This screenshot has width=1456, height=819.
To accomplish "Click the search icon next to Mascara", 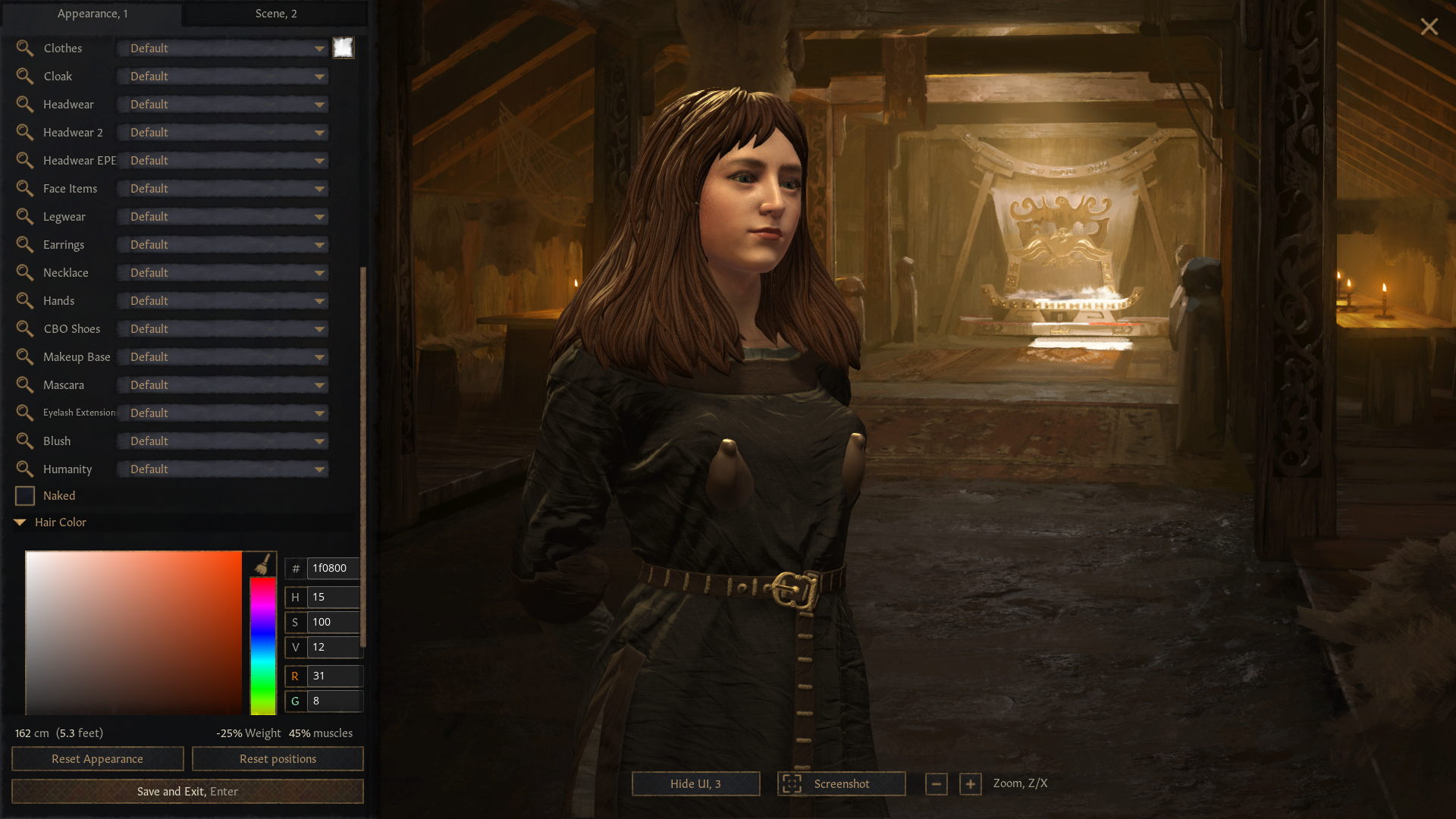I will (x=25, y=384).
